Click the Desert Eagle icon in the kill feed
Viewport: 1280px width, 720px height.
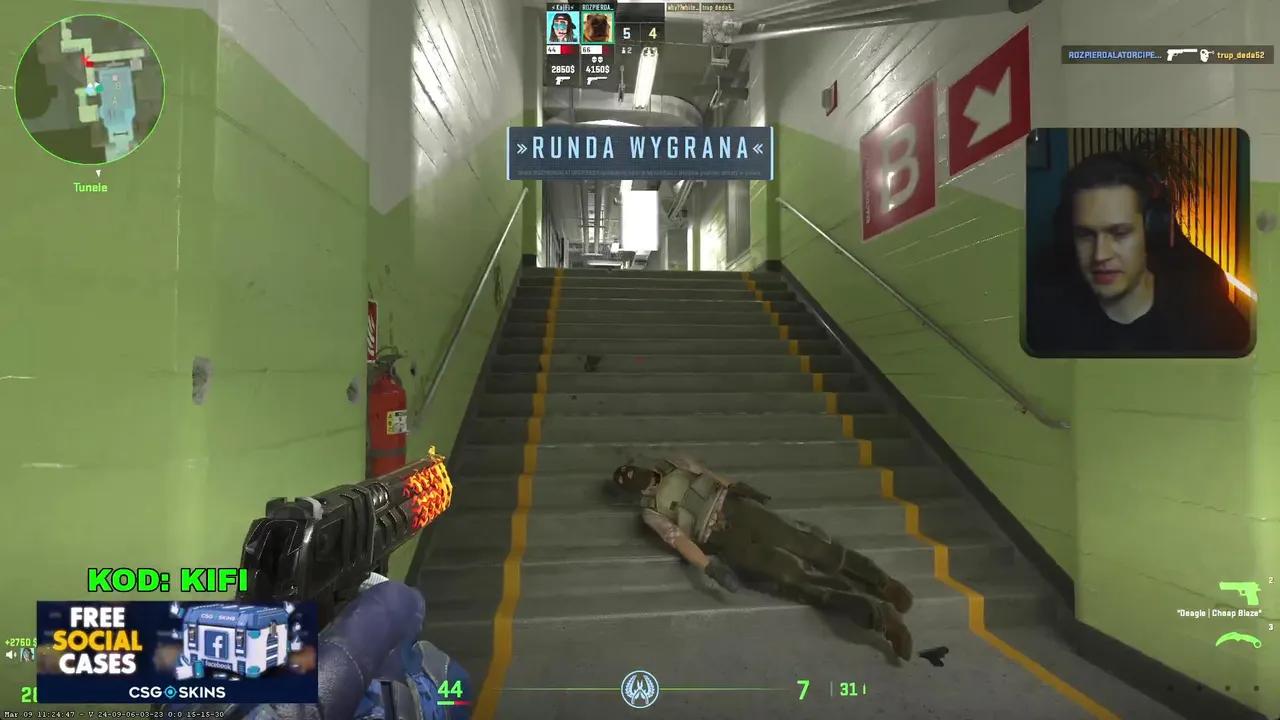pyautogui.click(x=1183, y=55)
